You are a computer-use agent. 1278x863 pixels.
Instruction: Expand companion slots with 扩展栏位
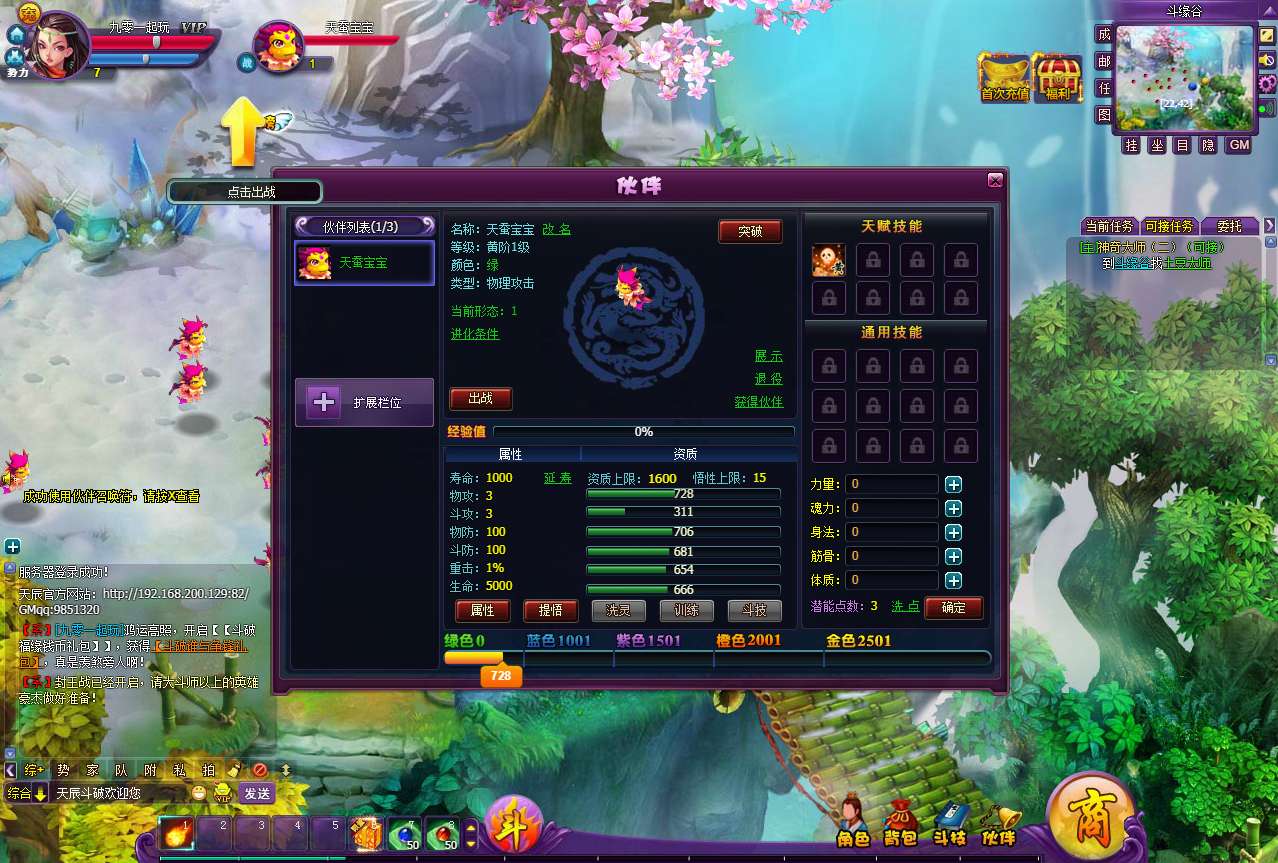364,402
